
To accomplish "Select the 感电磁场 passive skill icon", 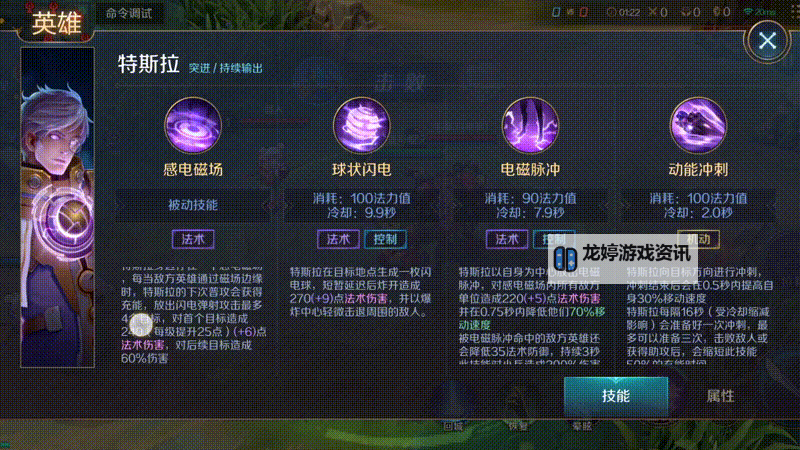I will click(193, 123).
